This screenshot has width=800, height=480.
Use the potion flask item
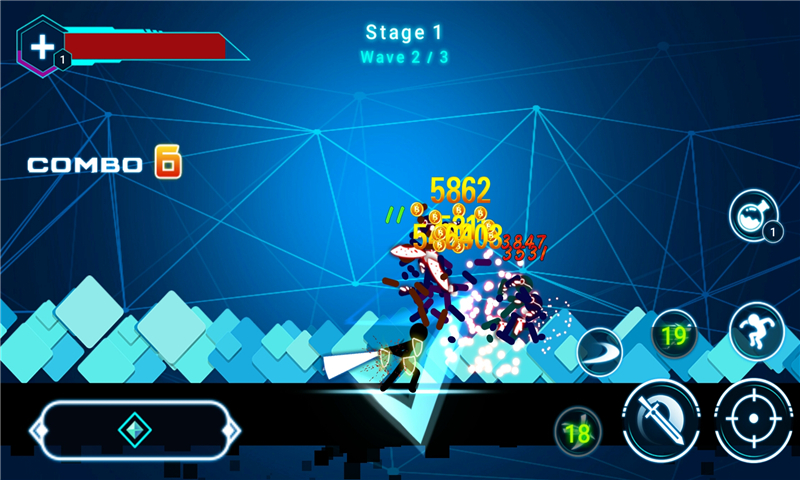pyautogui.click(x=752, y=214)
